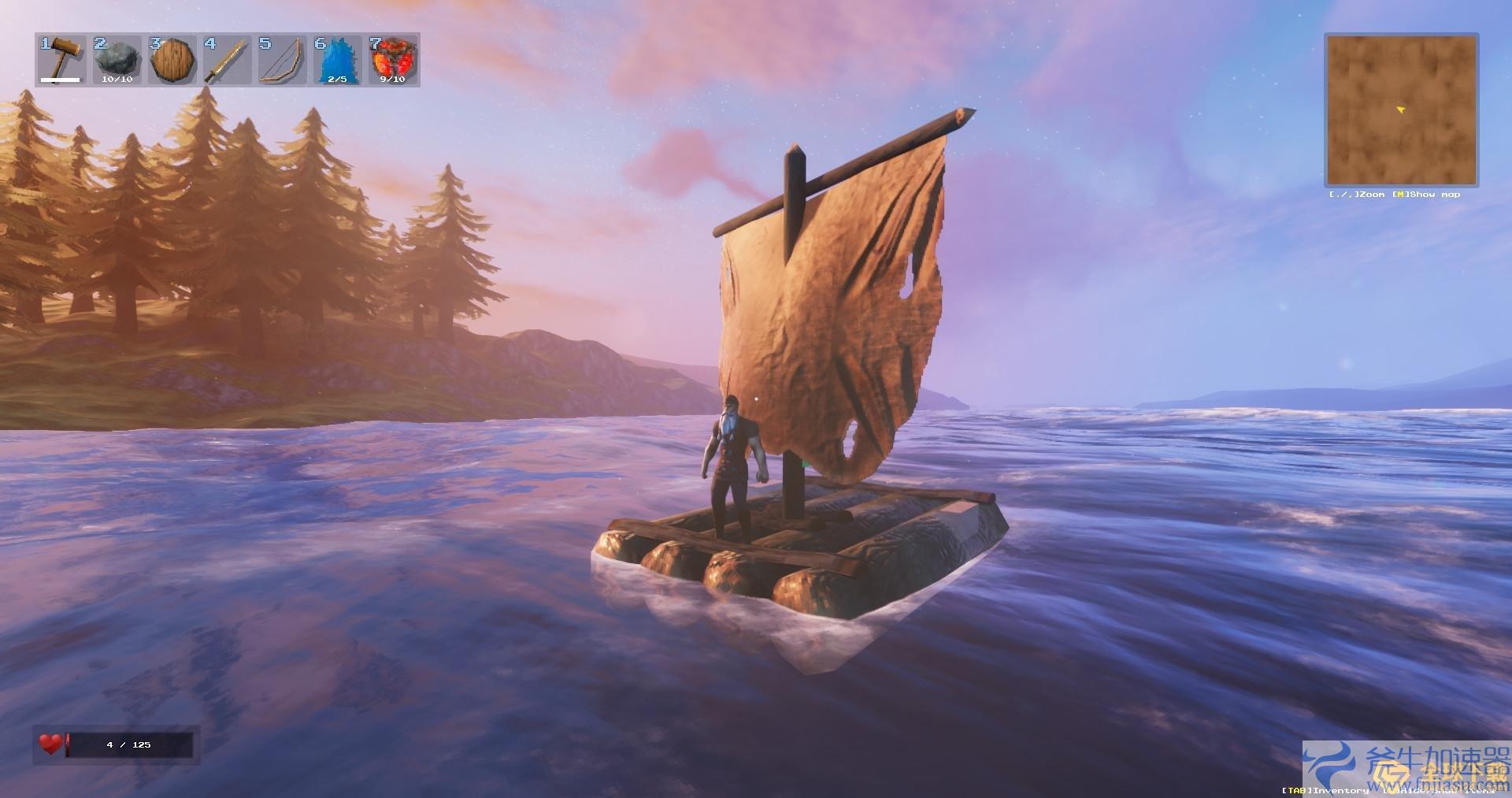Viewport: 1512px width, 798px height.
Task: Equip the round wooden shield
Action: click(172, 60)
